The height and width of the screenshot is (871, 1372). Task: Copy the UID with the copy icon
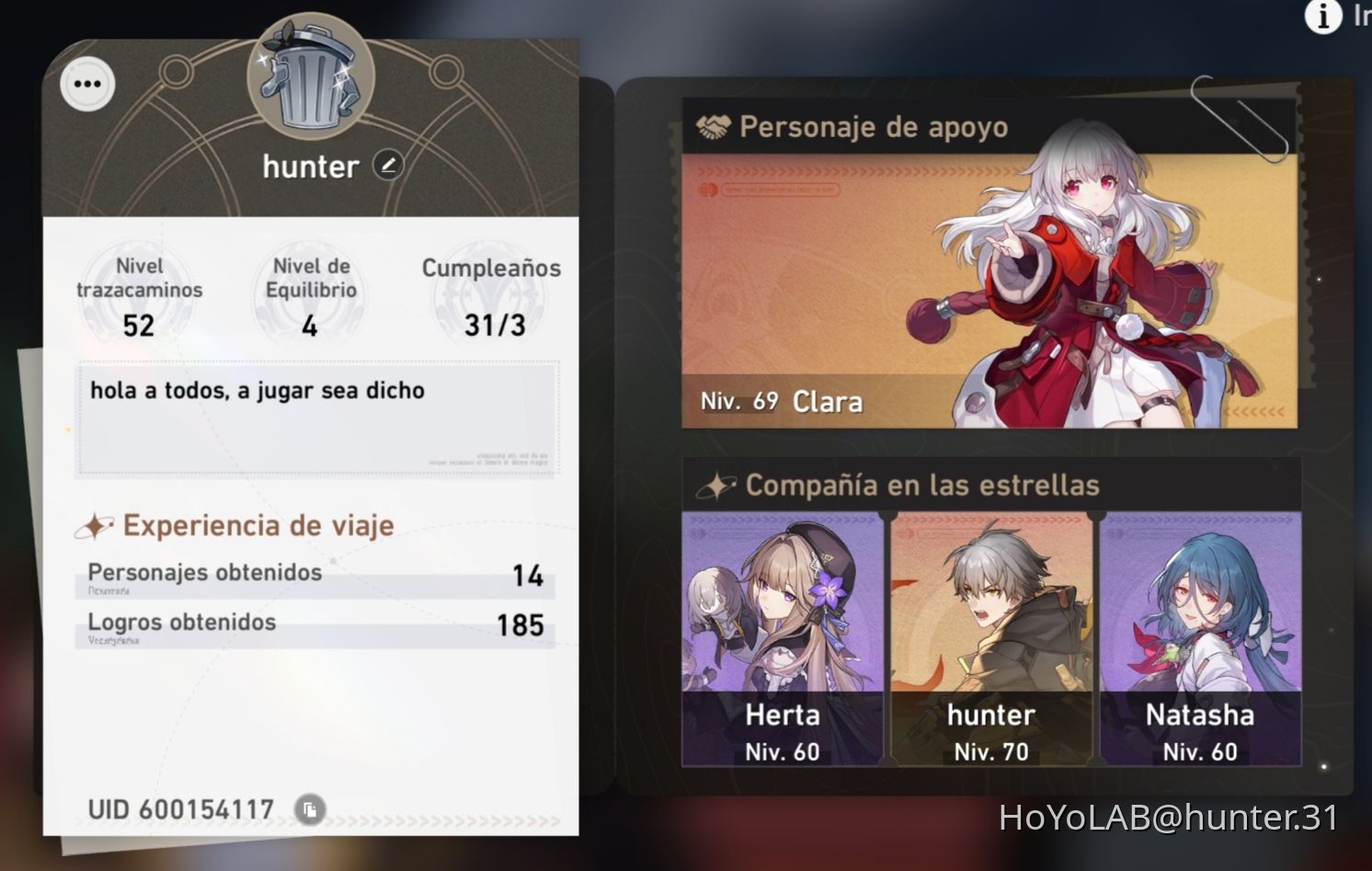(x=312, y=809)
